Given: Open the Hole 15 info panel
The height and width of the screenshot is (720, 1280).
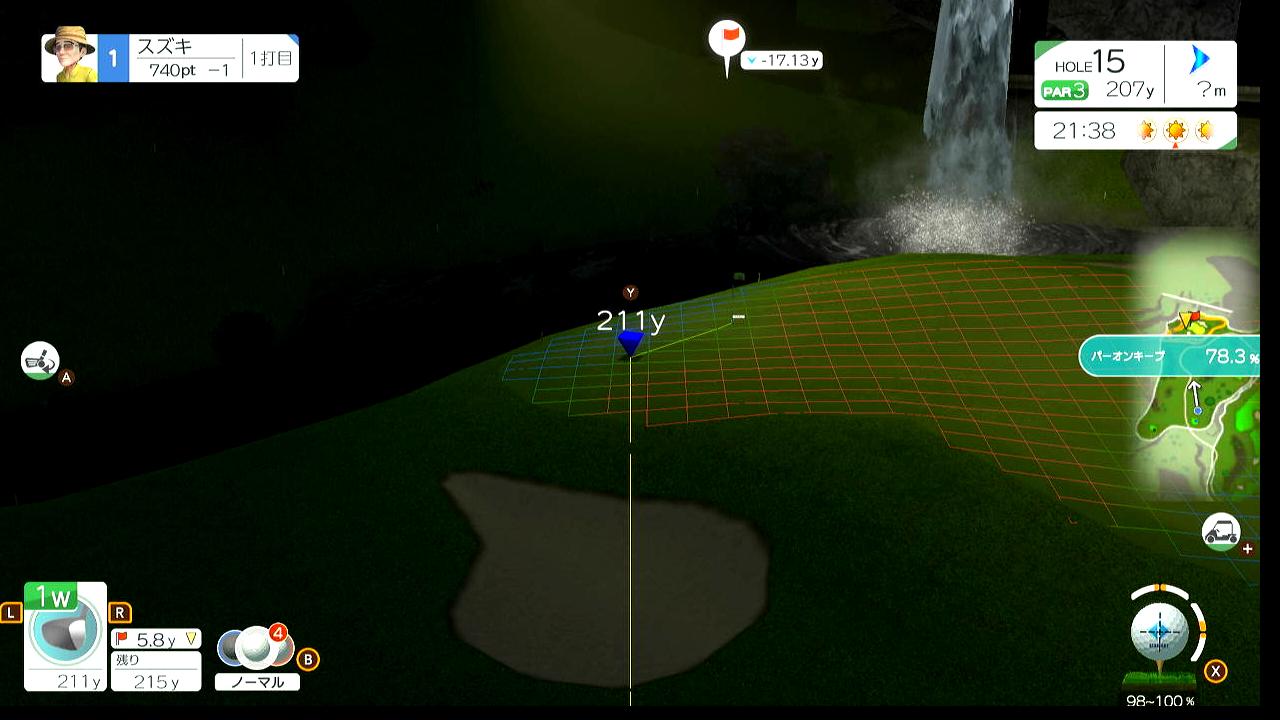Looking at the screenshot, I should pos(1135,74).
